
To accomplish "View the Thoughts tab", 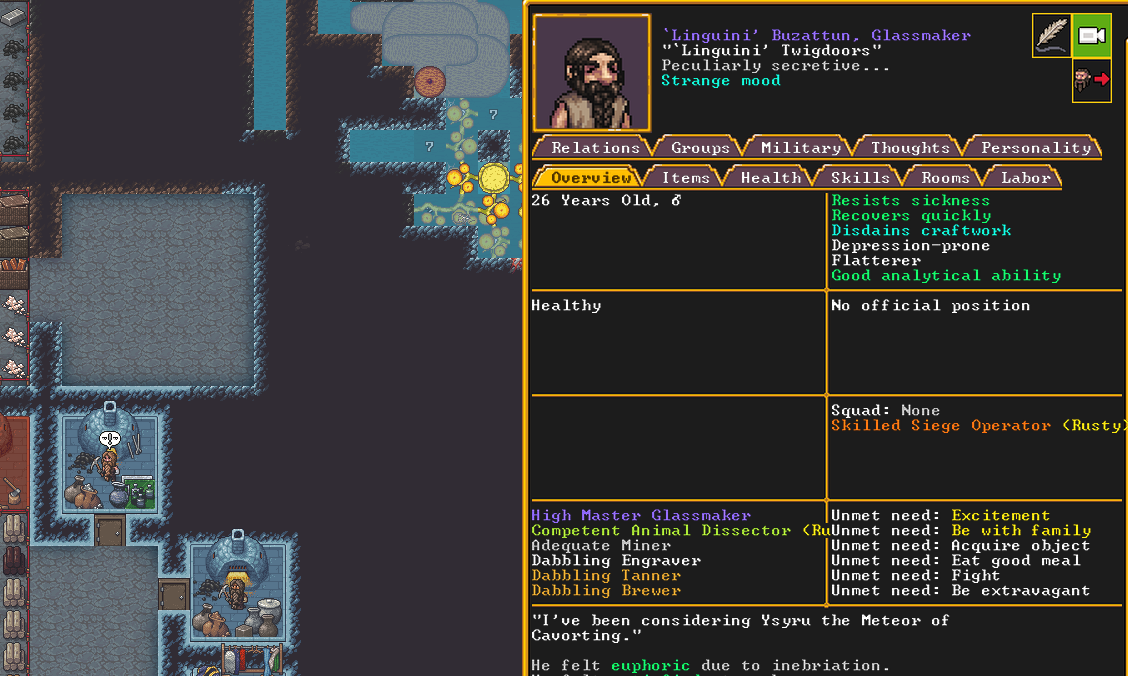I will (x=909, y=147).
